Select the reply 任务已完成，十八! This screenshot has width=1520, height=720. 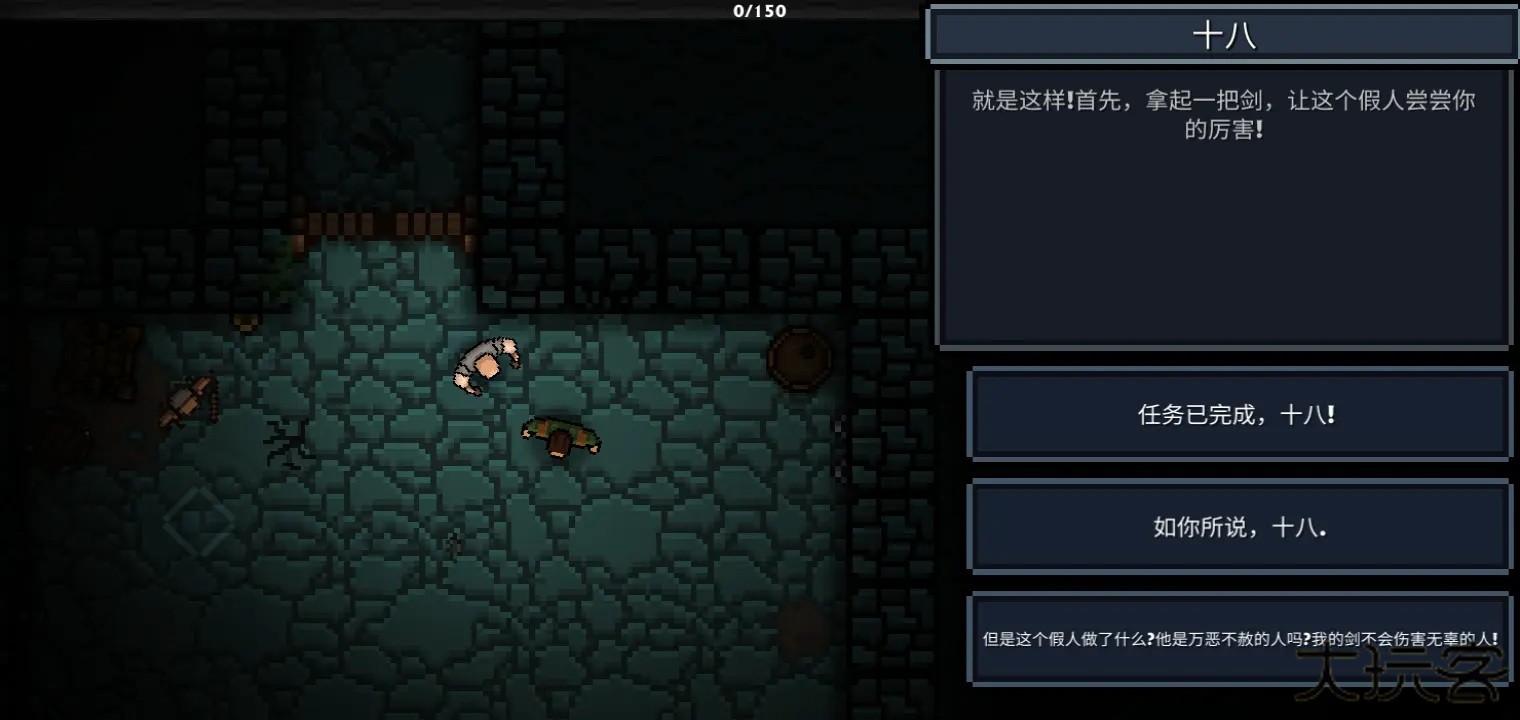click(x=1238, y=414)
